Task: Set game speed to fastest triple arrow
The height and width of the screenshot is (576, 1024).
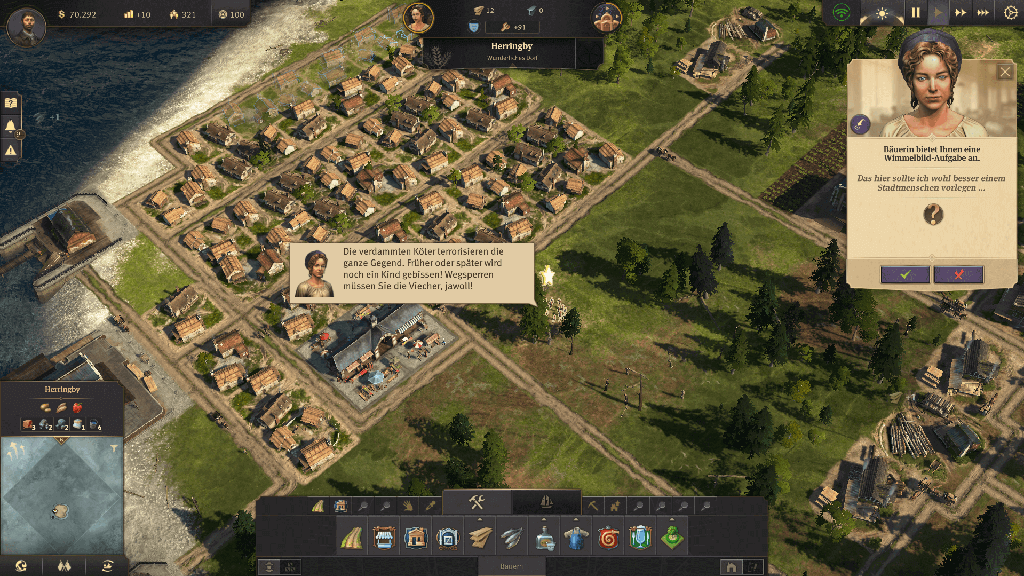Action: click(983, 13)
